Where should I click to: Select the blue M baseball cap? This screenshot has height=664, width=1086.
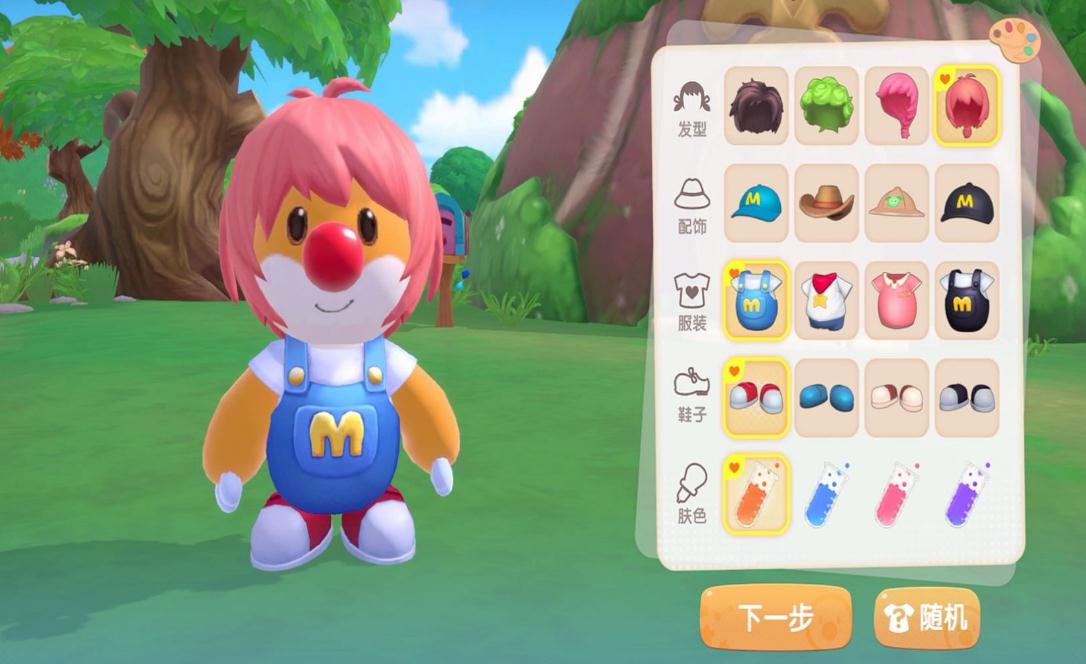pyautogui.click(x=756, y=203)
